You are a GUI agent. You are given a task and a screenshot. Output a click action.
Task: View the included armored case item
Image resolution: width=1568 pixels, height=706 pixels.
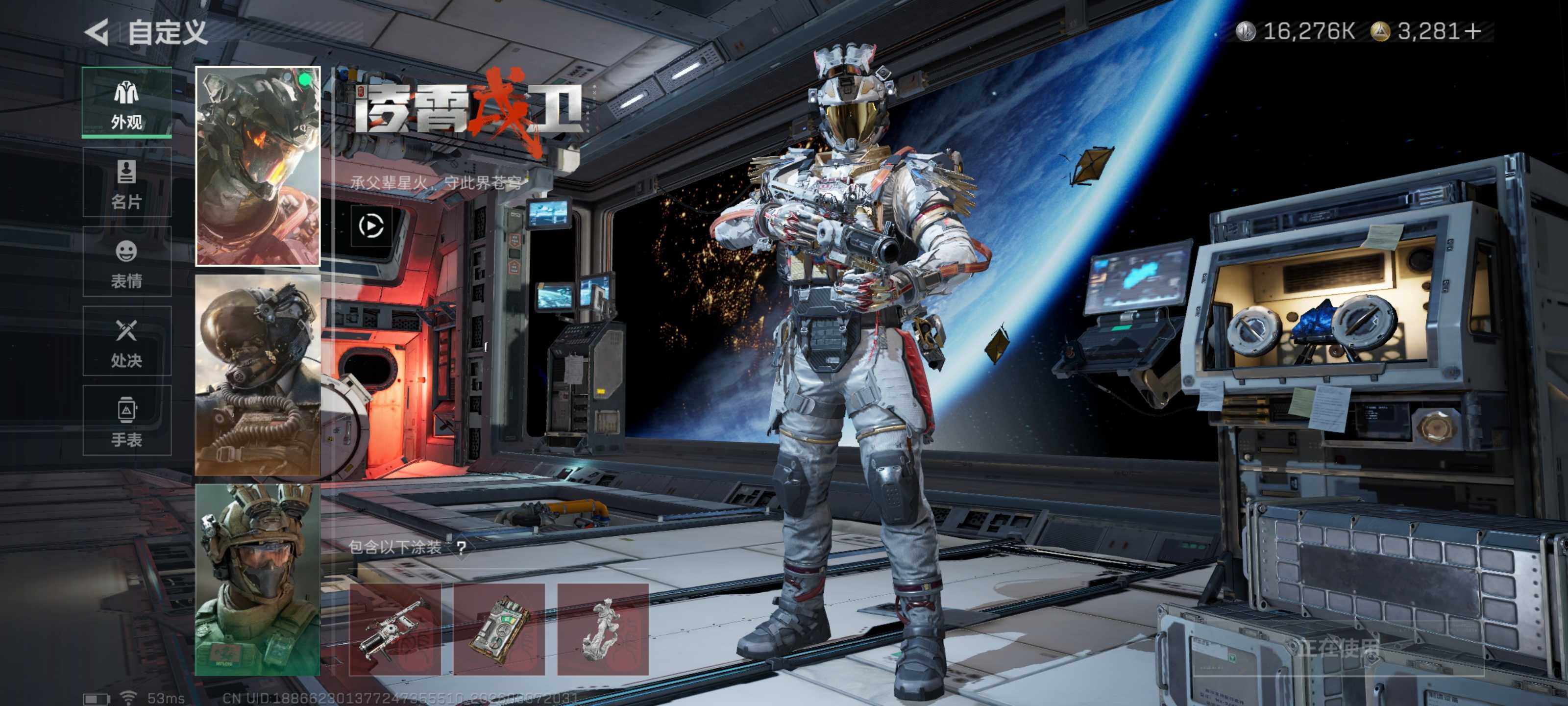click(498, 629)
